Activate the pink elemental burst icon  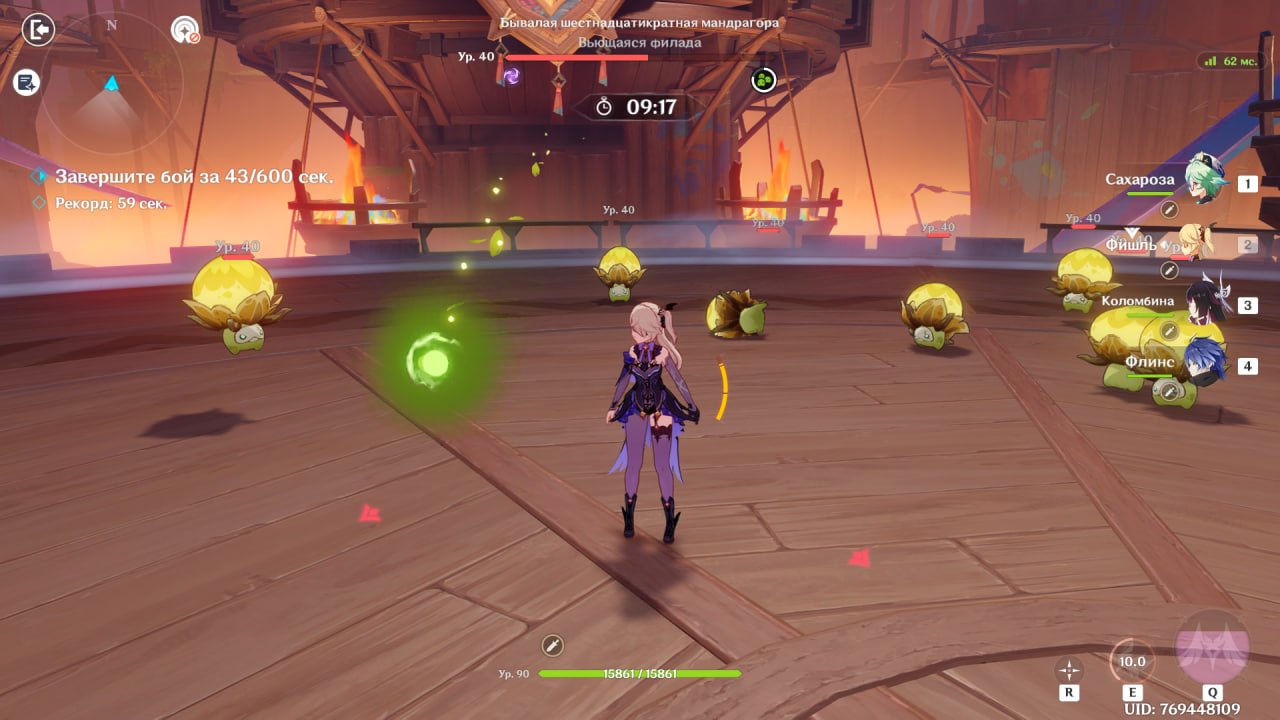tap(1212, 647)
